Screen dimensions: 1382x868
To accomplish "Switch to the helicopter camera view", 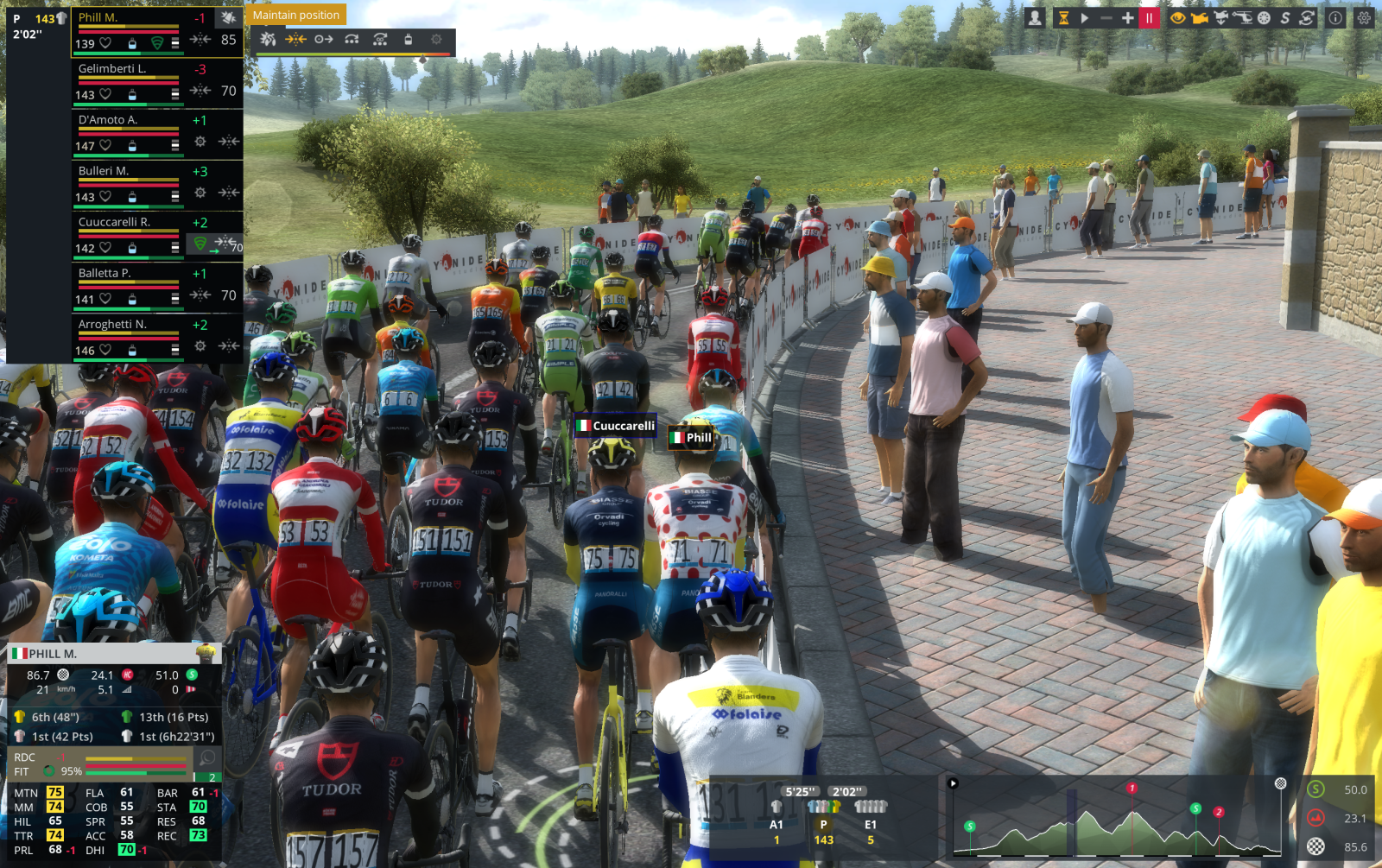I will point(1242,17).
